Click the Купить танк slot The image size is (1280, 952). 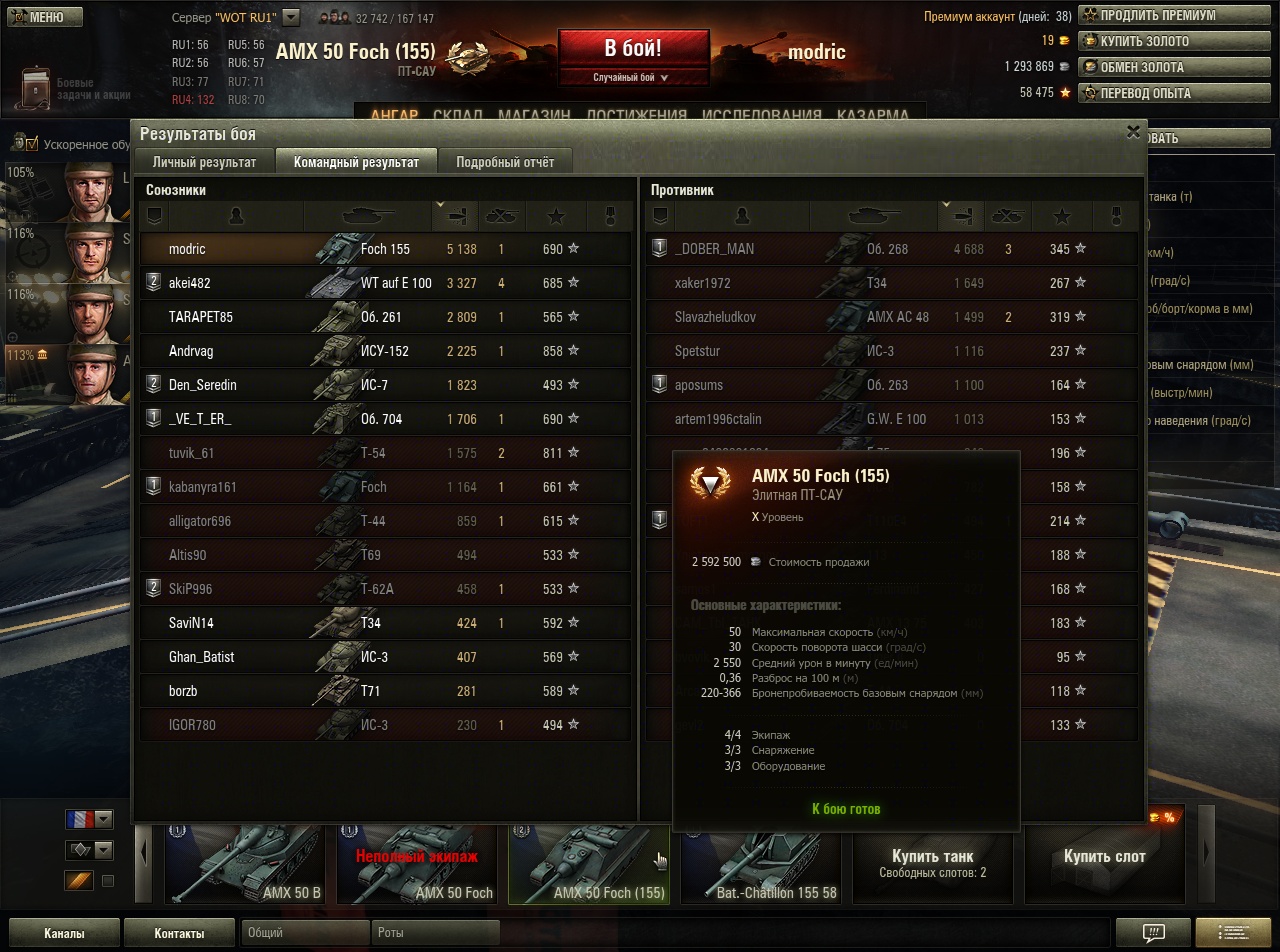(932, 863)
